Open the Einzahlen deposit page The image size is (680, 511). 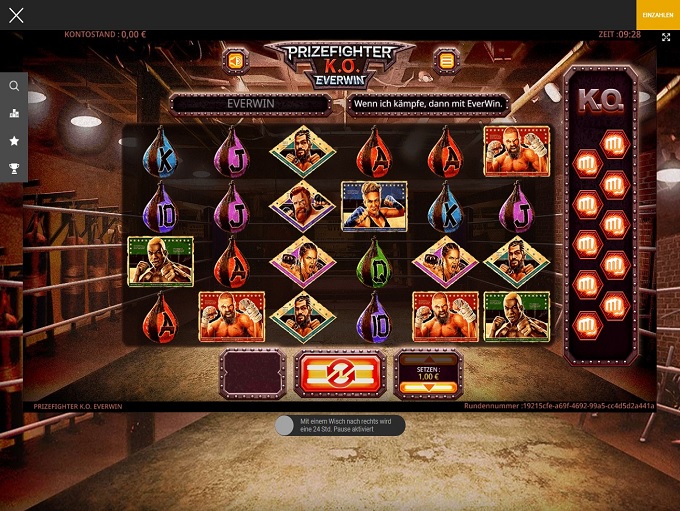[x=657, y=14]
